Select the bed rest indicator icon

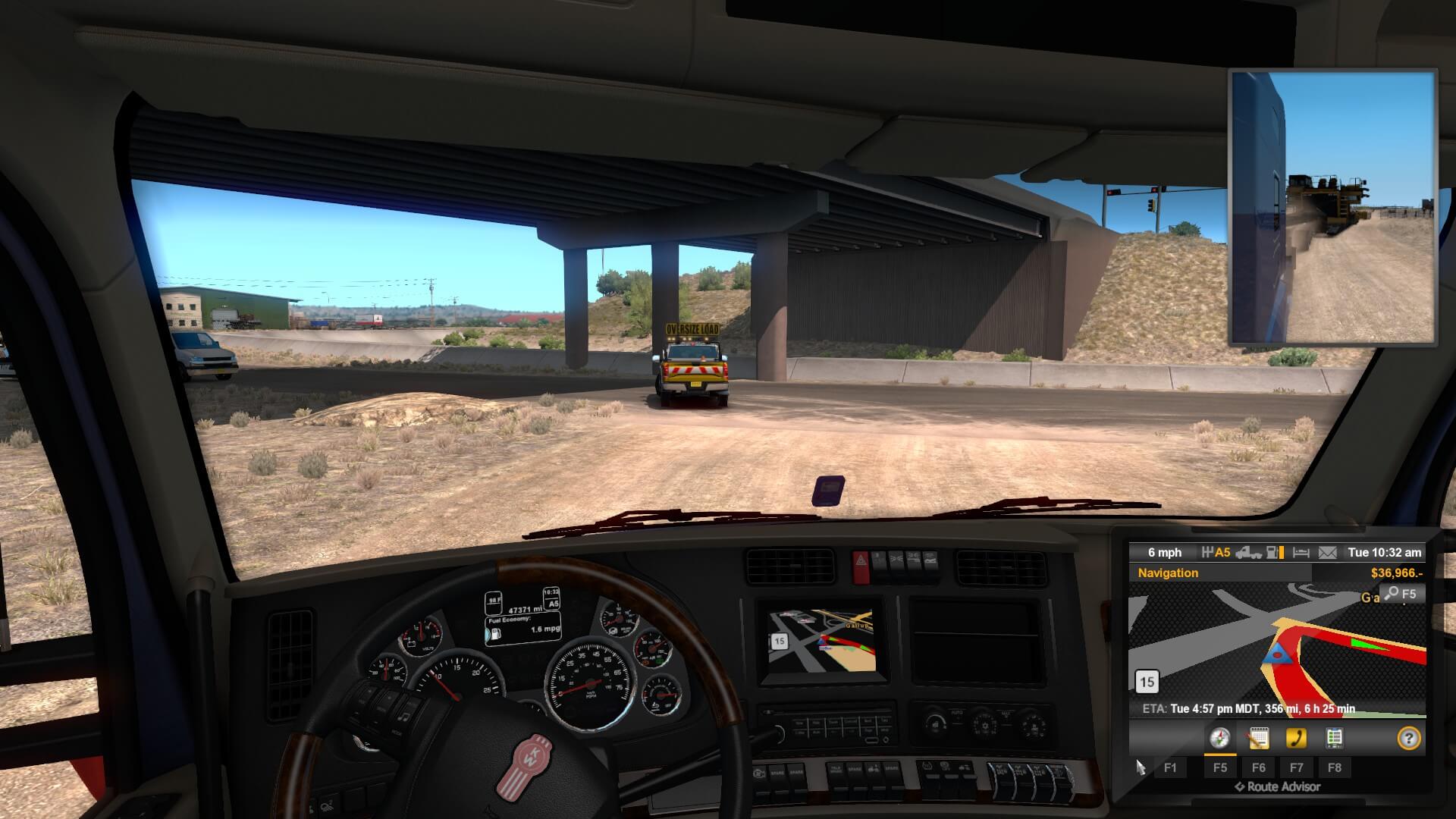[1301, 553]
